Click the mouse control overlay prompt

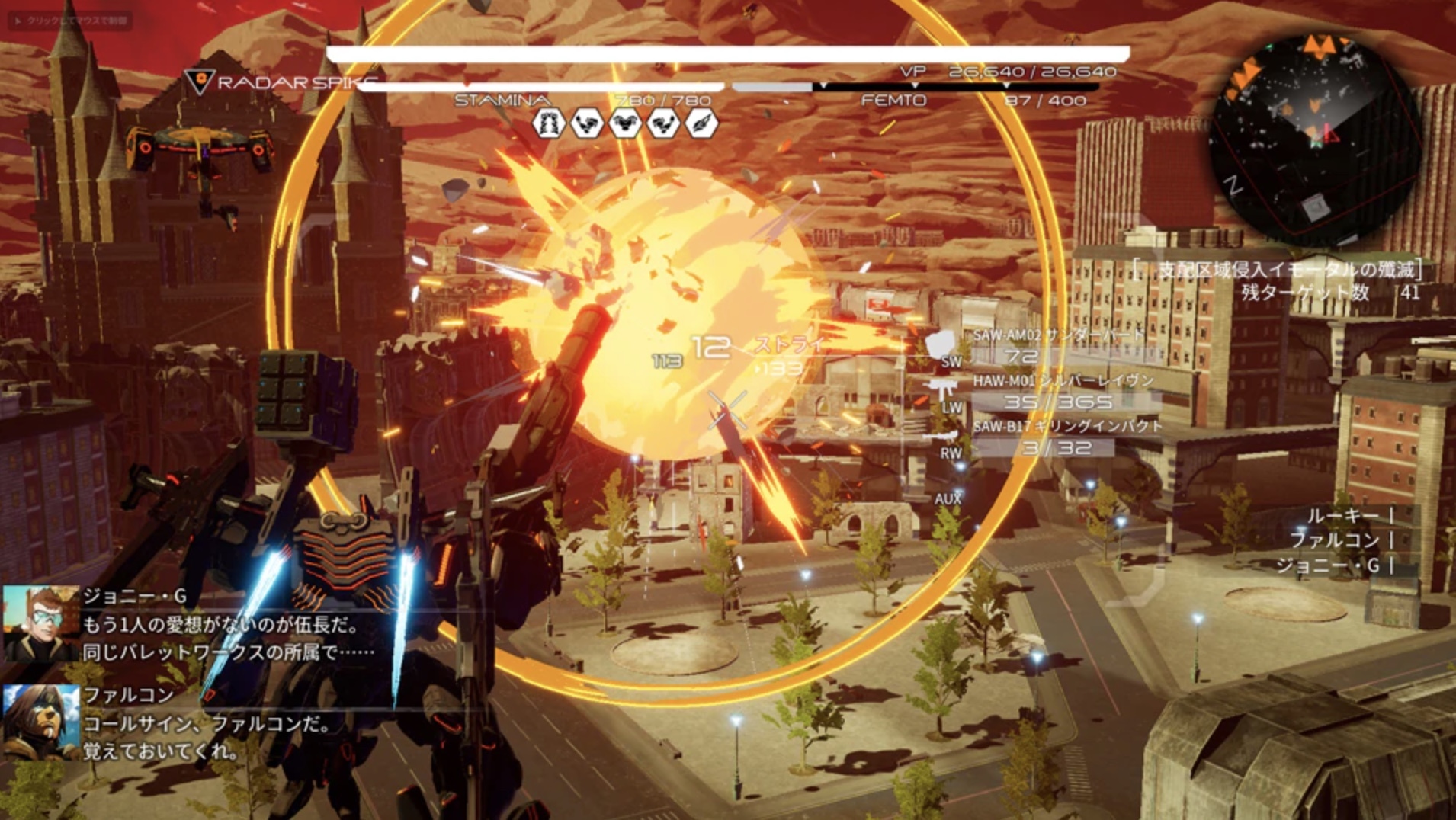70,21
